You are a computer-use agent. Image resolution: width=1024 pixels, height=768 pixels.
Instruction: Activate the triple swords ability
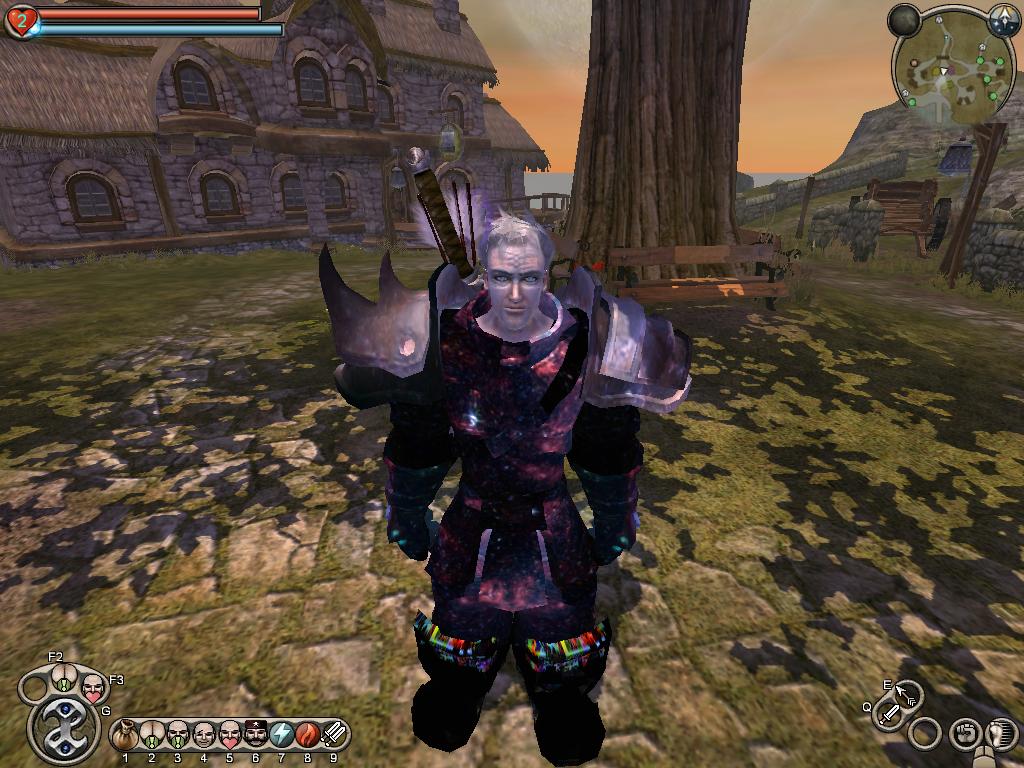click(334, 736)
